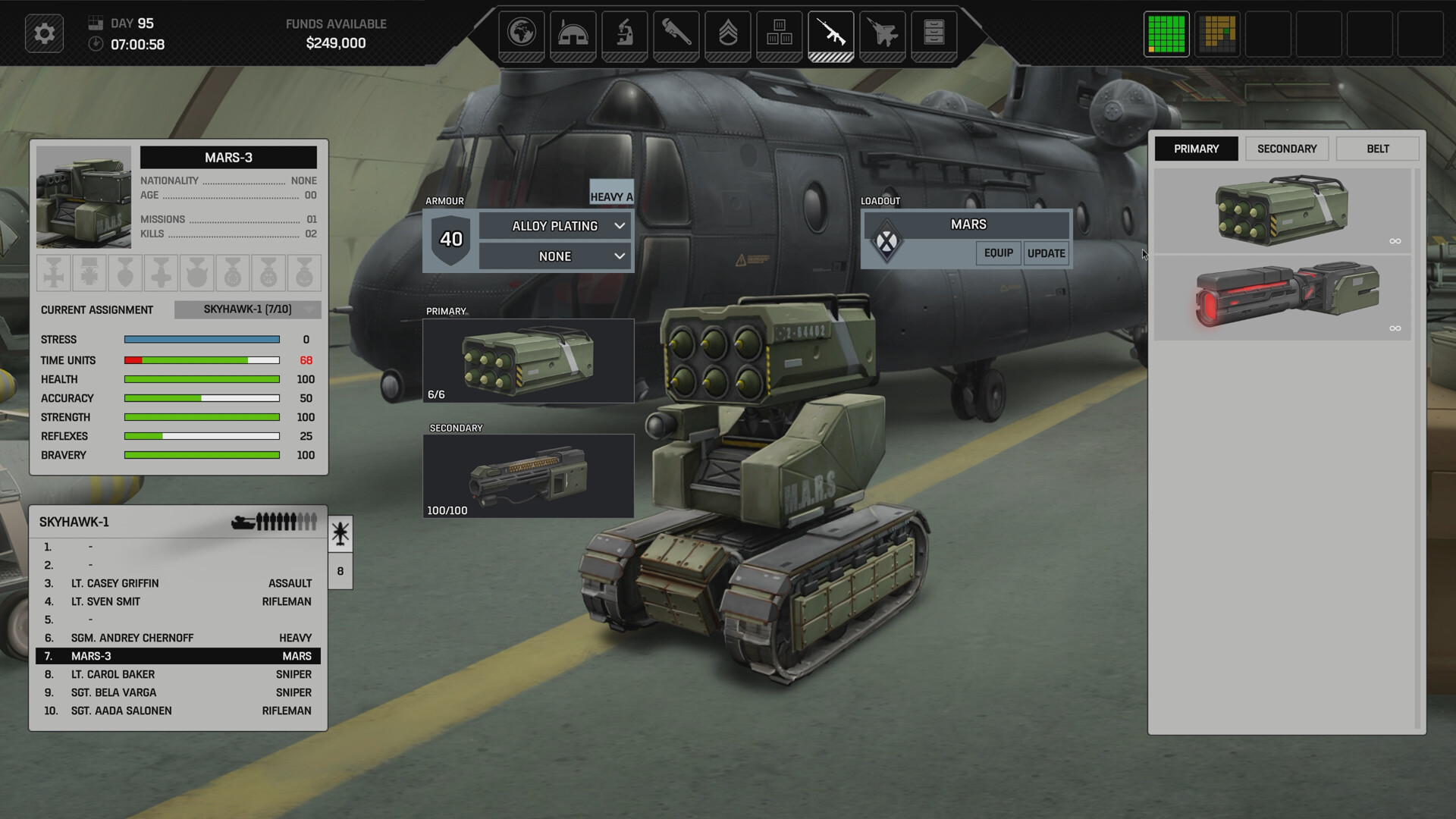
Task: Click the fighter jet aircraft icon
Action: pyautogui.click(x=883, y=32)
